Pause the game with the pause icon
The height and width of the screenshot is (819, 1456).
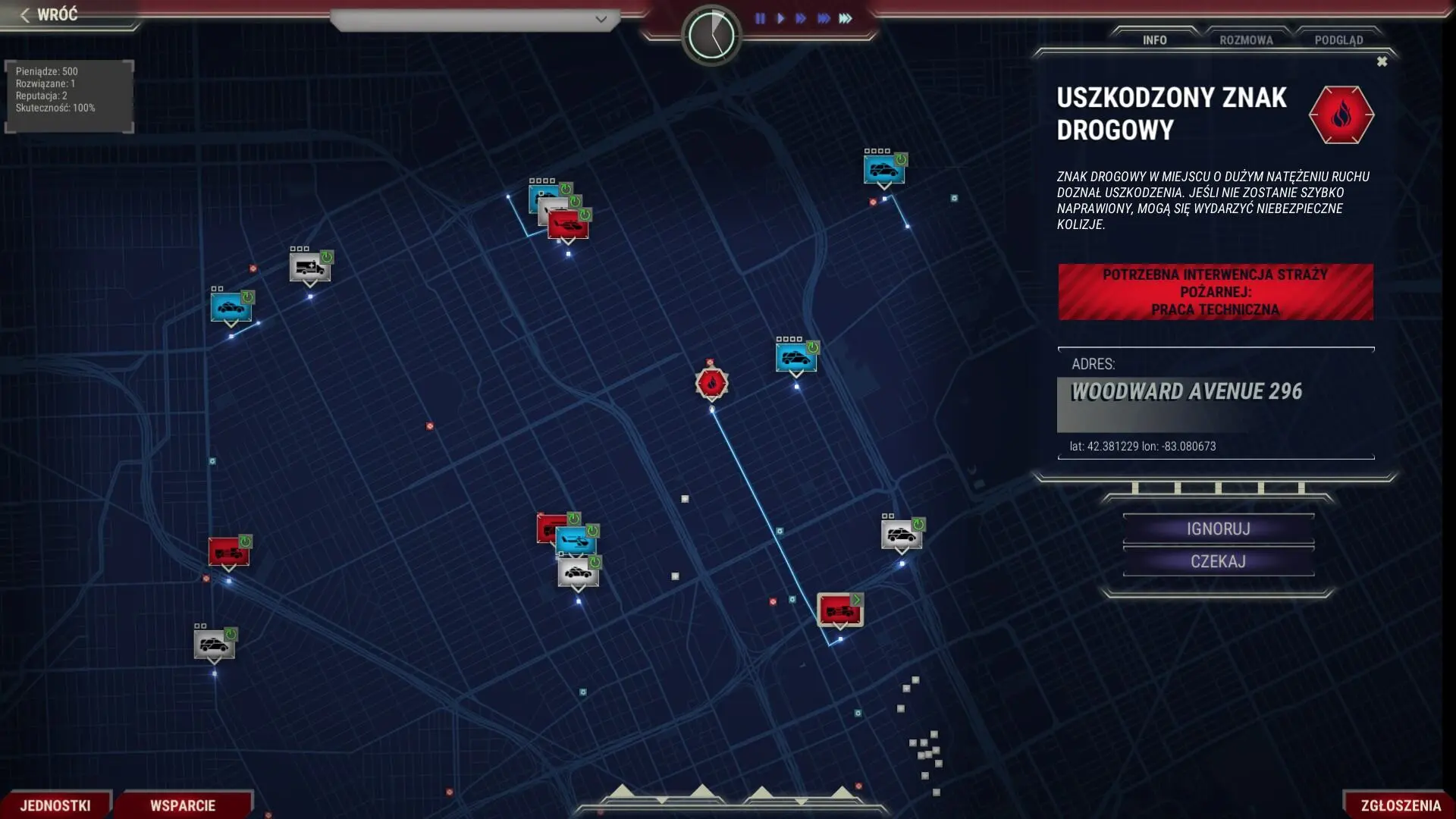click(761, 19)
